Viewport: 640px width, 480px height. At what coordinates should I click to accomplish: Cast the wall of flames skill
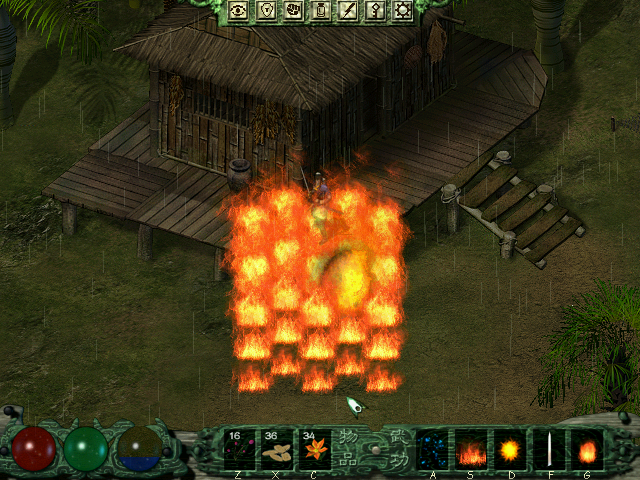(x=471, y=449)
